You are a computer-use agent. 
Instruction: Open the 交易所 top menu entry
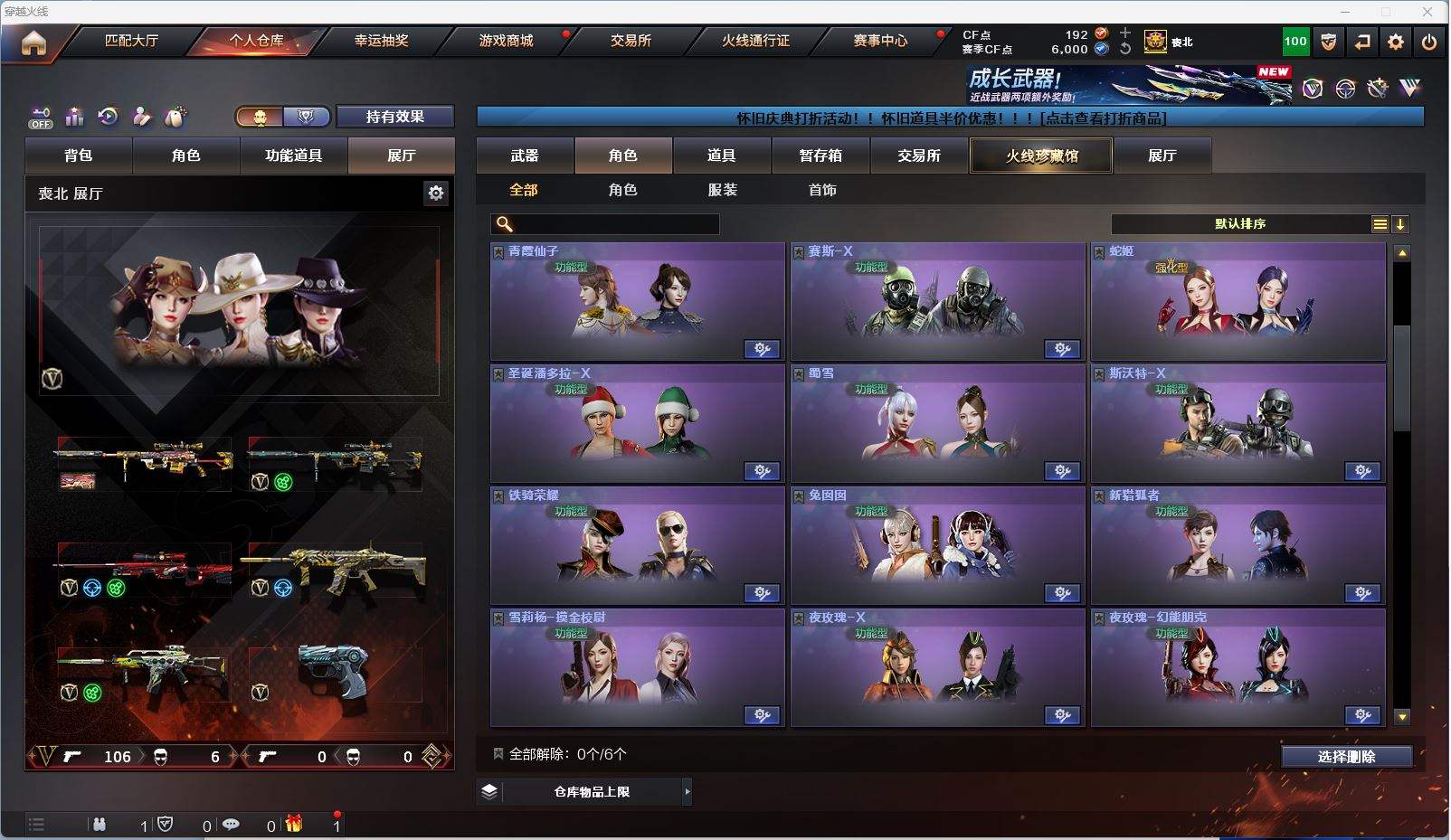[x=631, y=41]
